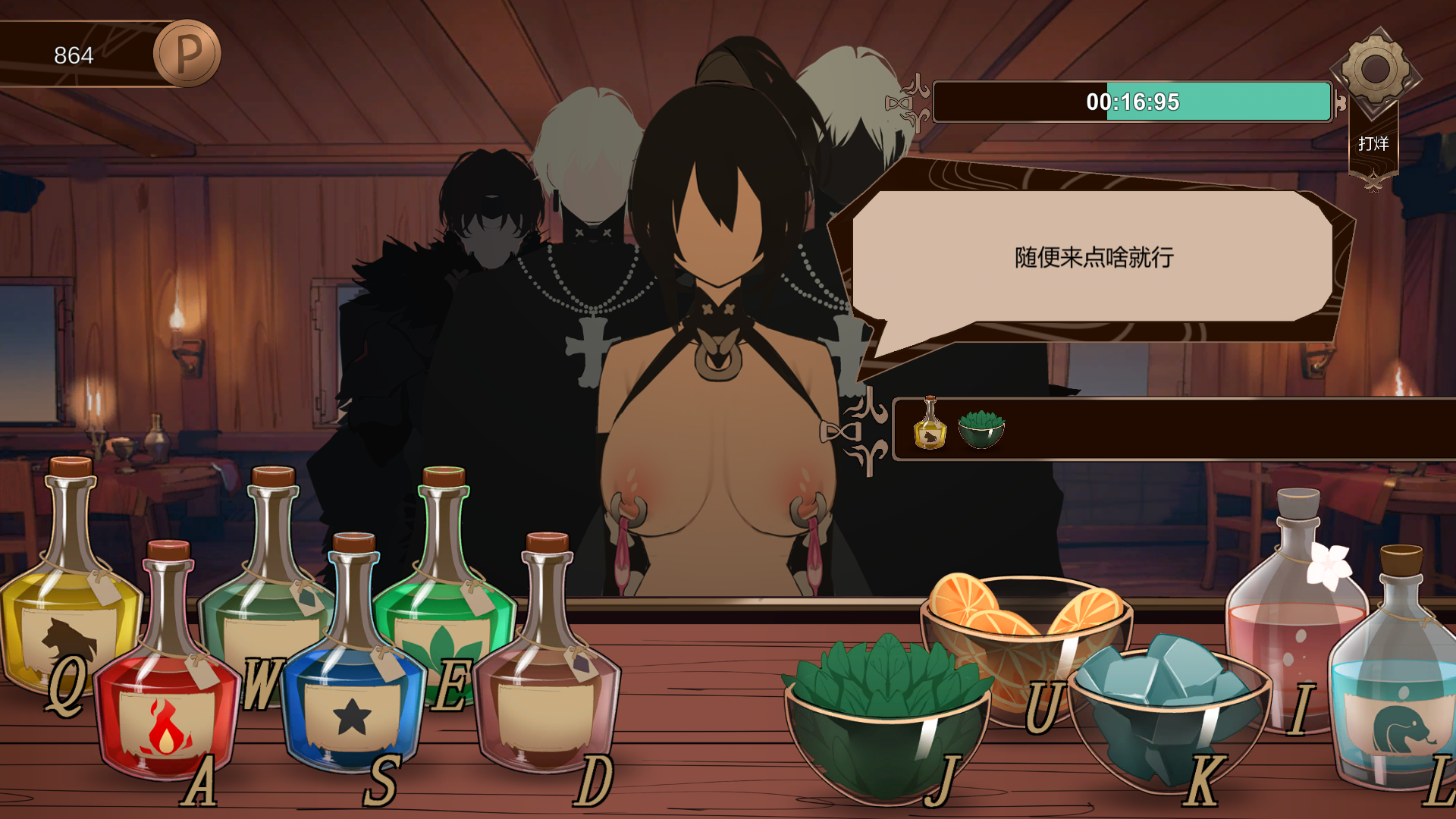1456x819 pixels.
Task: Click the 打烊 closing-time button
Action: [x=1373, y=144]
